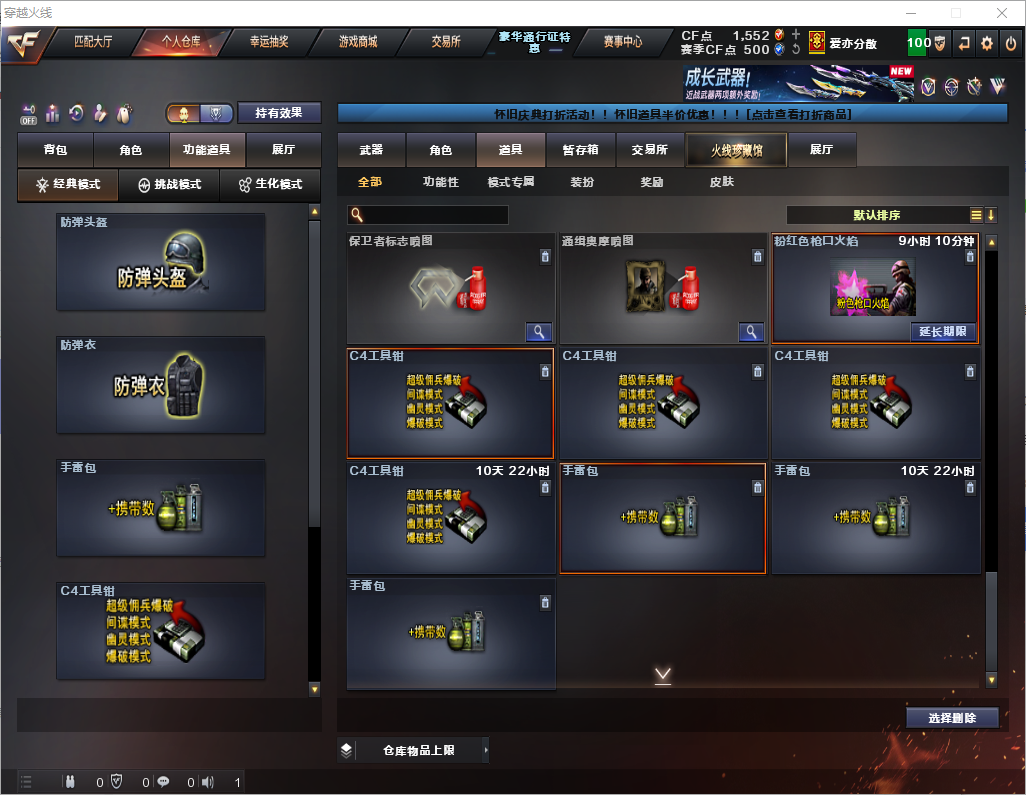Open the 游戏商城 game store
This screenshot has width=1026, height=795.
click(358, 42)
